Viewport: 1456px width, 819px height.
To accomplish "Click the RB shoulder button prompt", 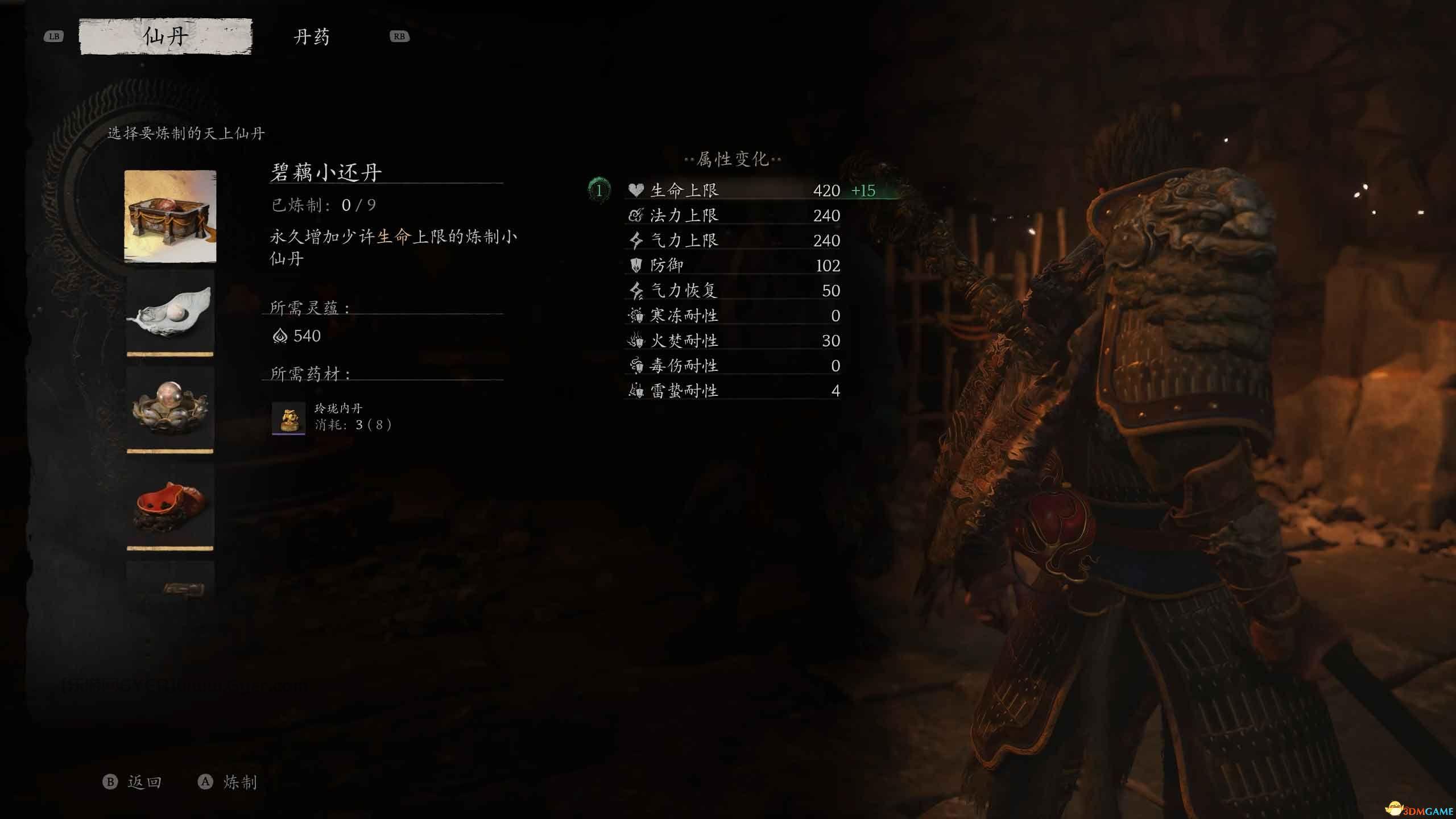I will tap(399, 36).
